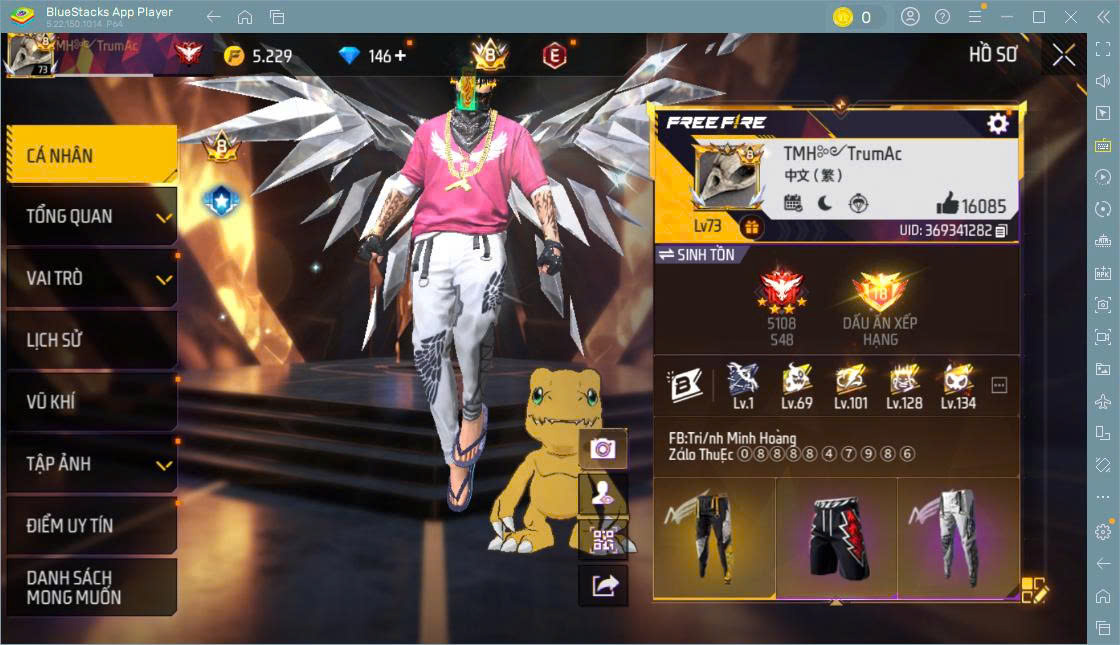Expand the TẬP ẢNH section

(90, 464)
